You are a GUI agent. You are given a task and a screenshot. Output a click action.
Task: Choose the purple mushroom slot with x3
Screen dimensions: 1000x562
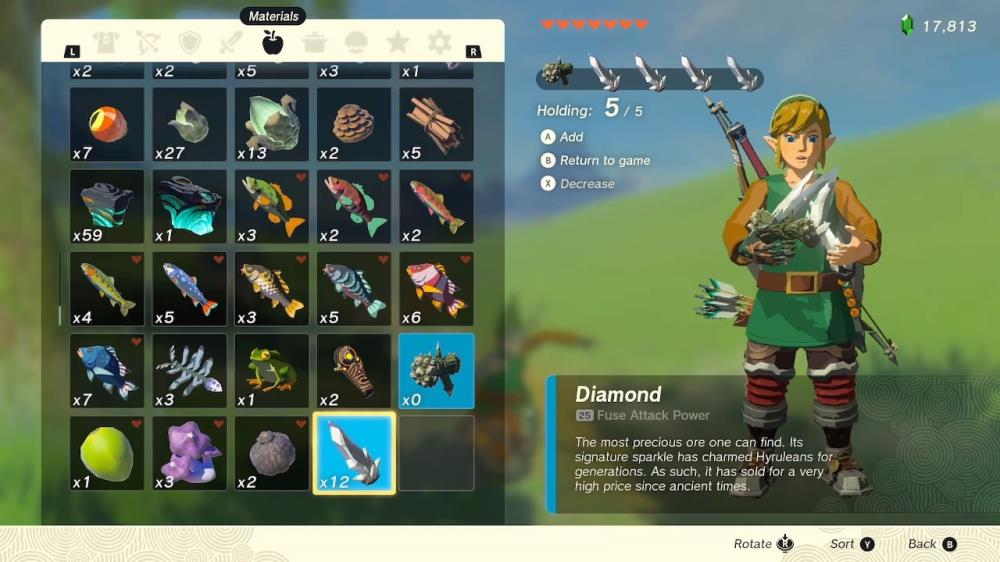click(190, 453)
